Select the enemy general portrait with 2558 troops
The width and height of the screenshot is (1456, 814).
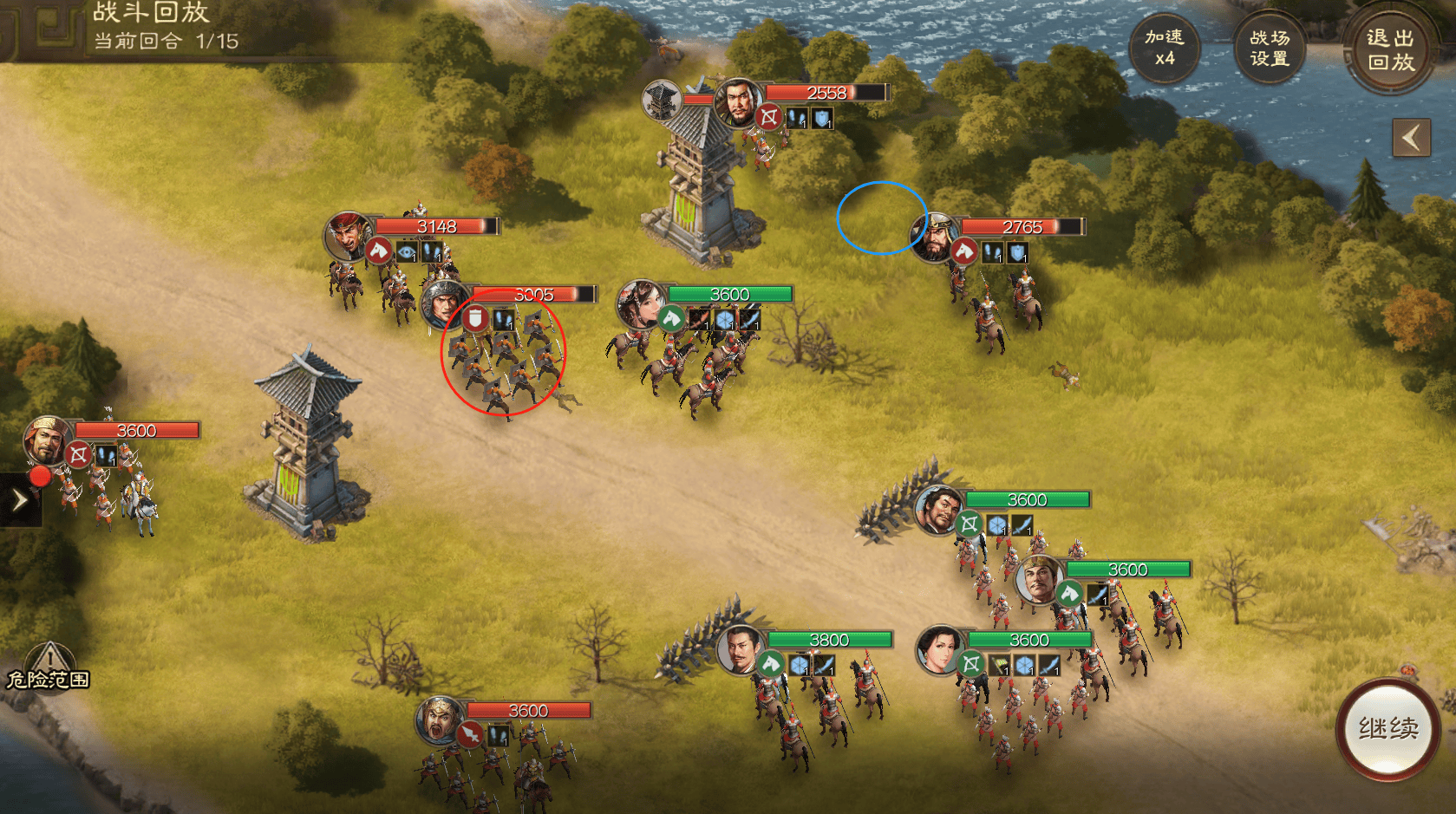738,101
